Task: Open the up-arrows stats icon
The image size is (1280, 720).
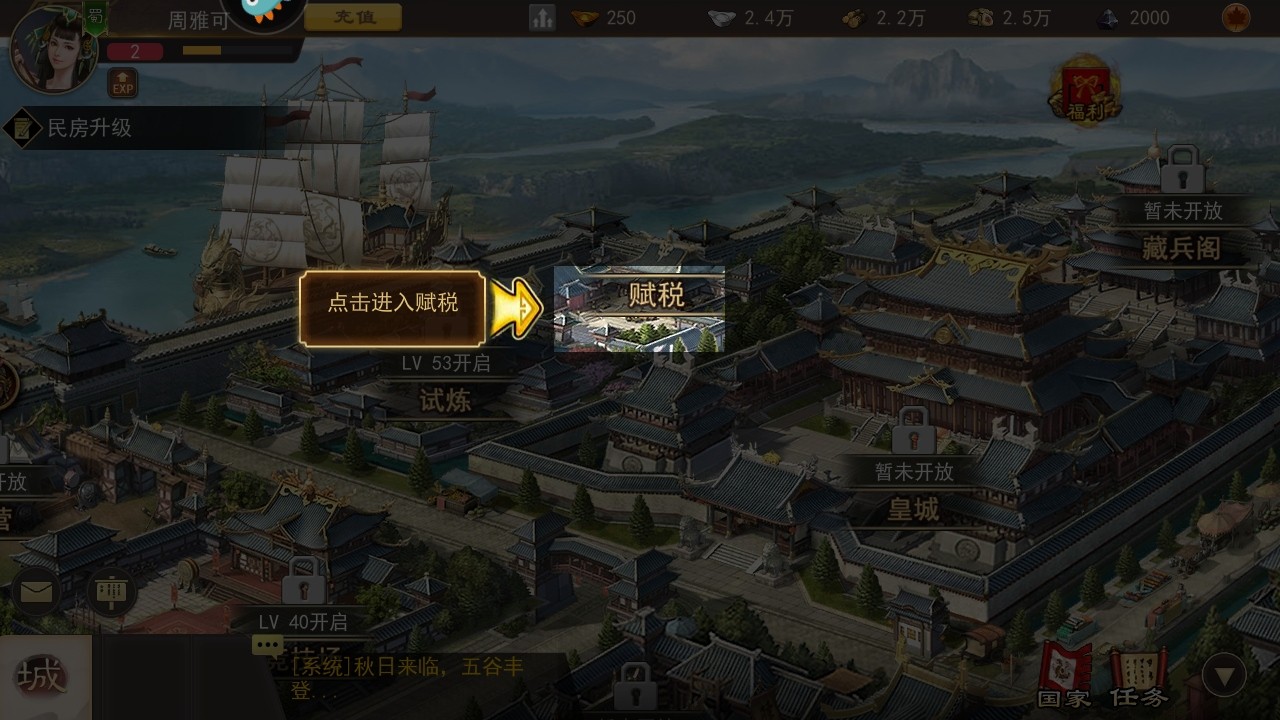Action: click(542, 17)
